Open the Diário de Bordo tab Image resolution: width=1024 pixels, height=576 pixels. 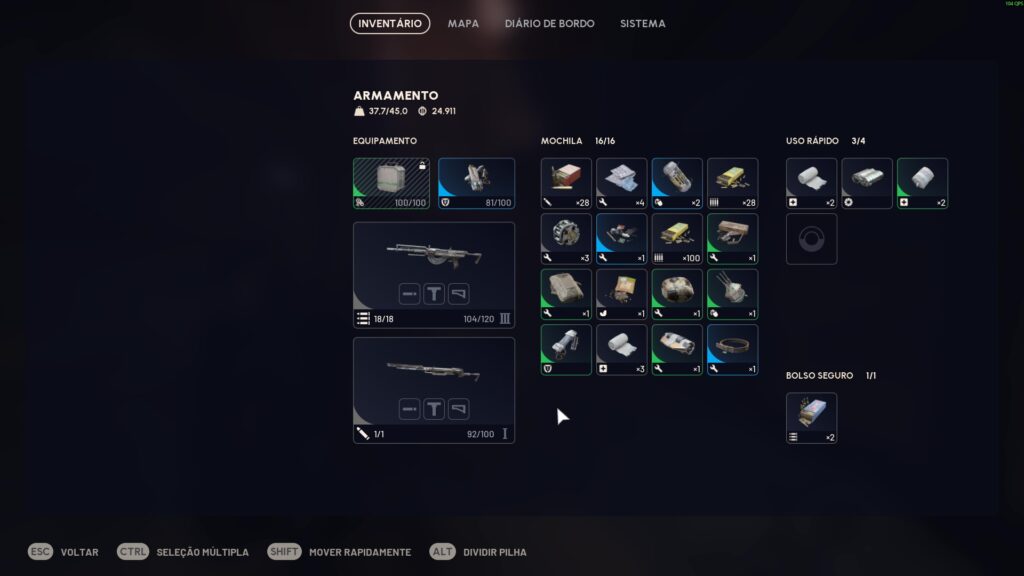(x=549, y=23)
